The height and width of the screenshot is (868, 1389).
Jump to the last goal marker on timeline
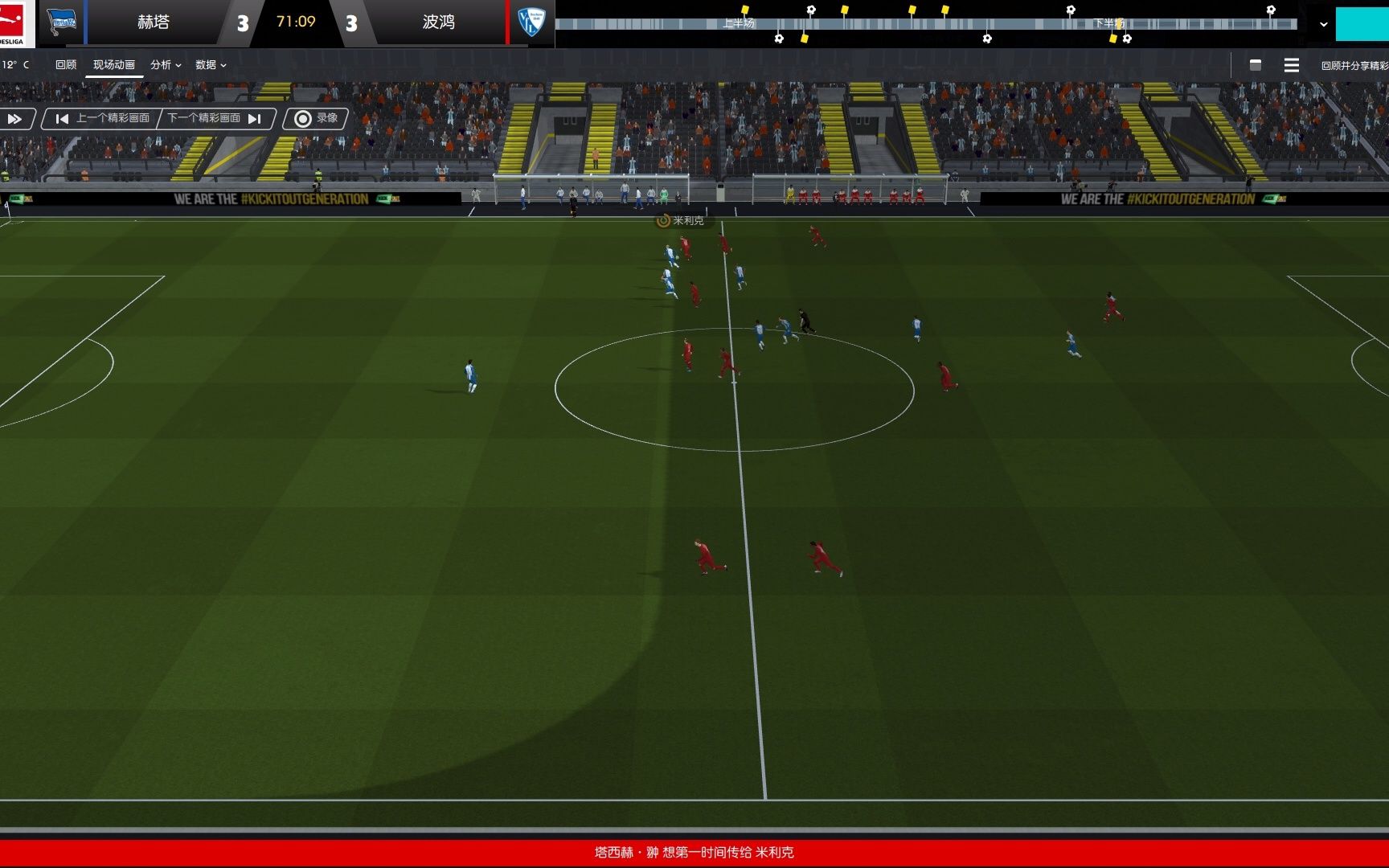pyautogui.click(x=1270, y=10)
